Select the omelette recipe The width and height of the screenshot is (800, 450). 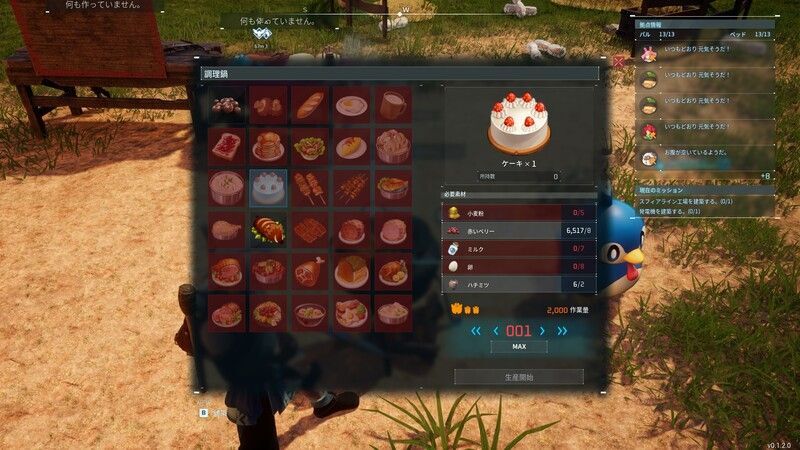coord(352,146)
